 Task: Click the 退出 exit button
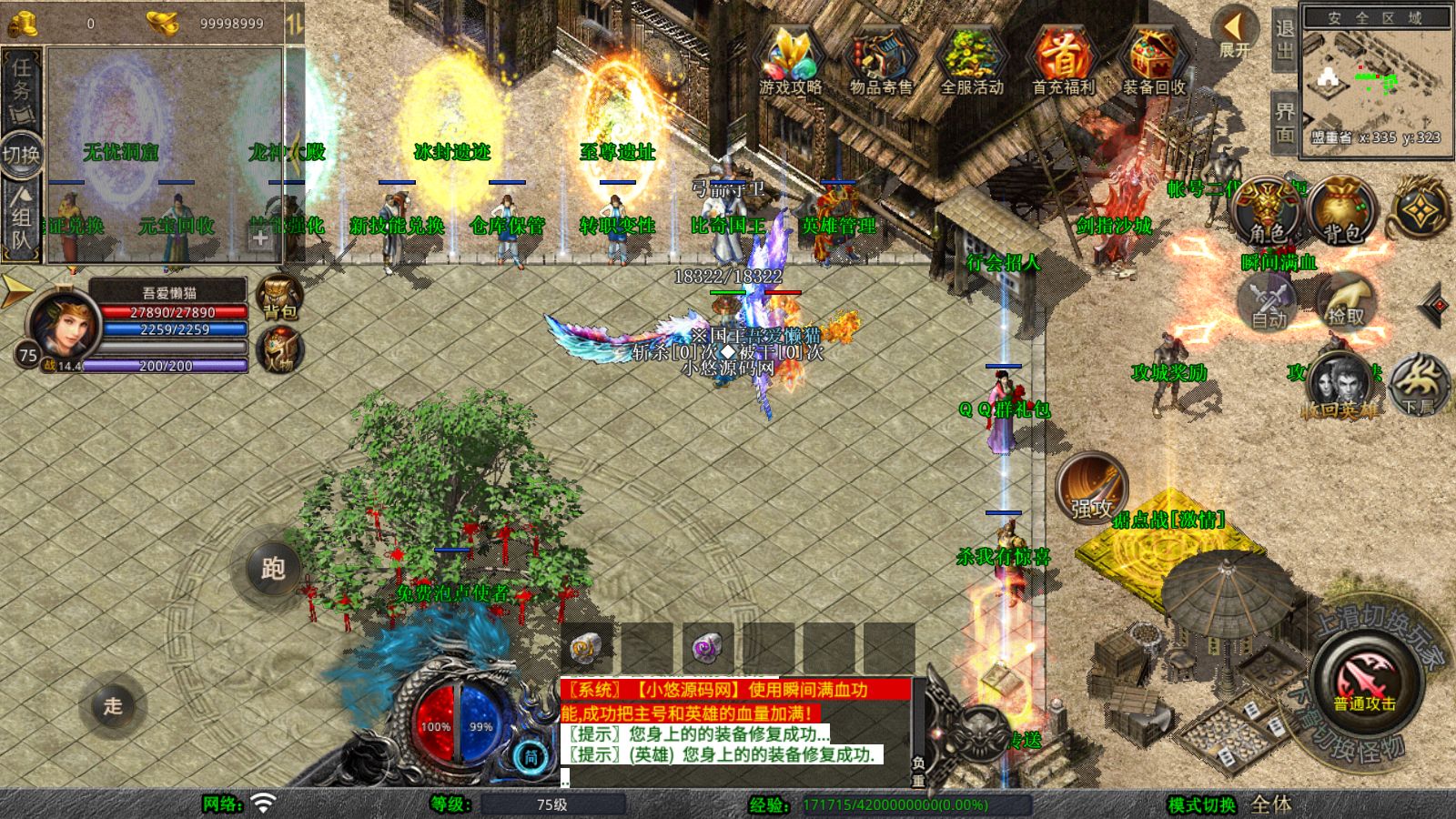coord(1284,38)
